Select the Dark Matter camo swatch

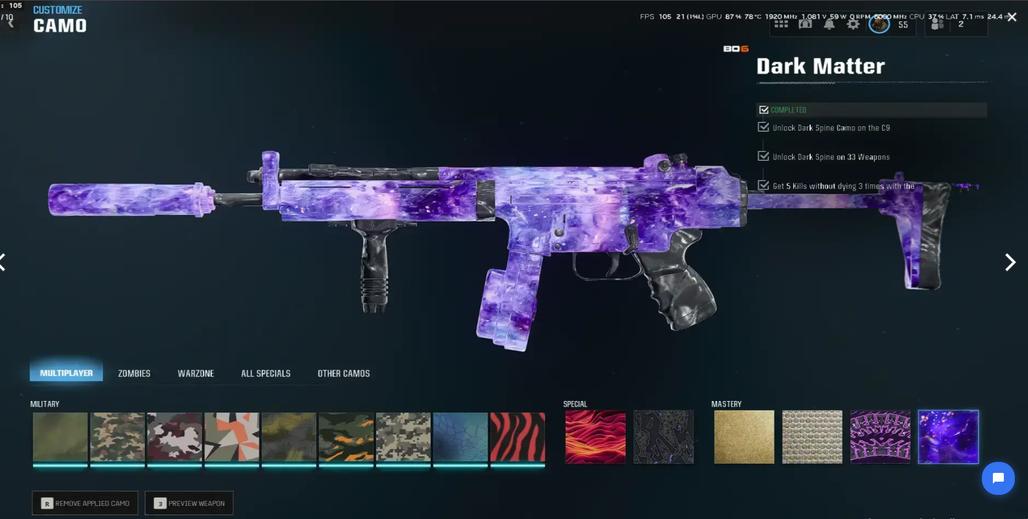pos(948,437)
